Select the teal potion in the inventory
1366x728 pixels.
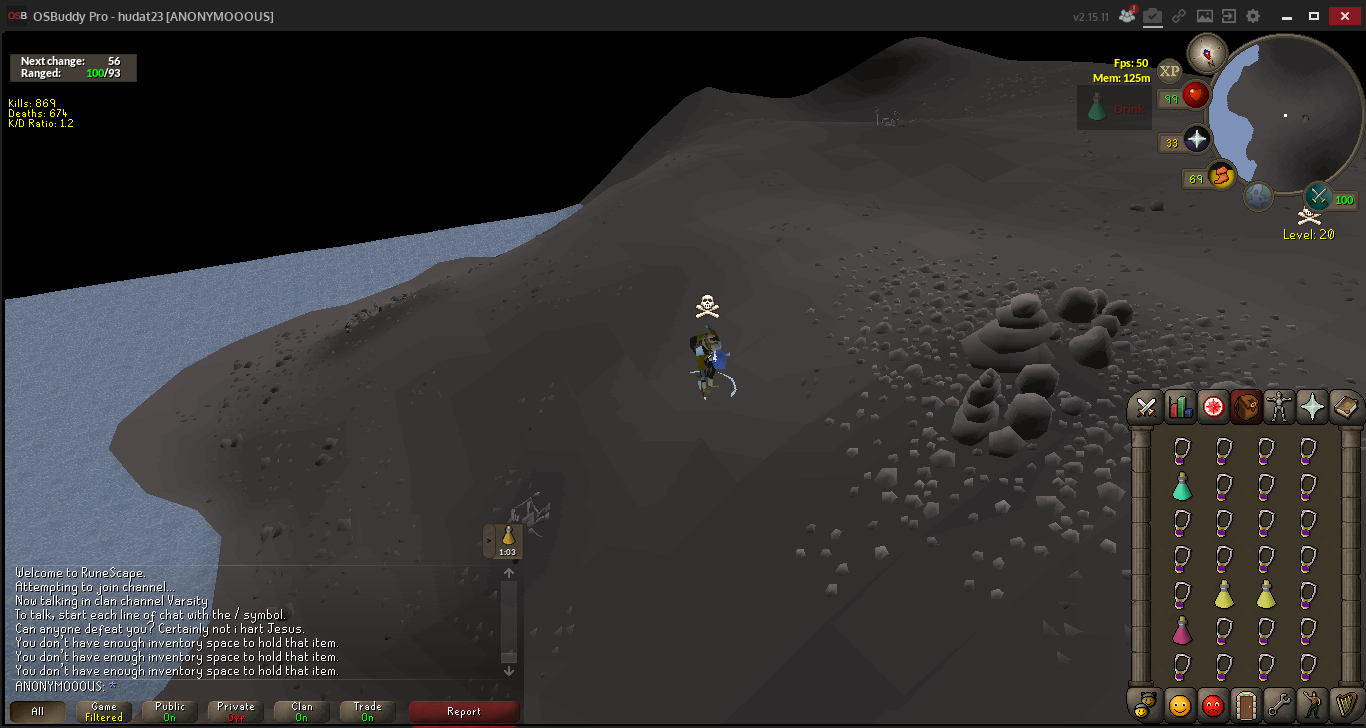(x=1182, y=487)
